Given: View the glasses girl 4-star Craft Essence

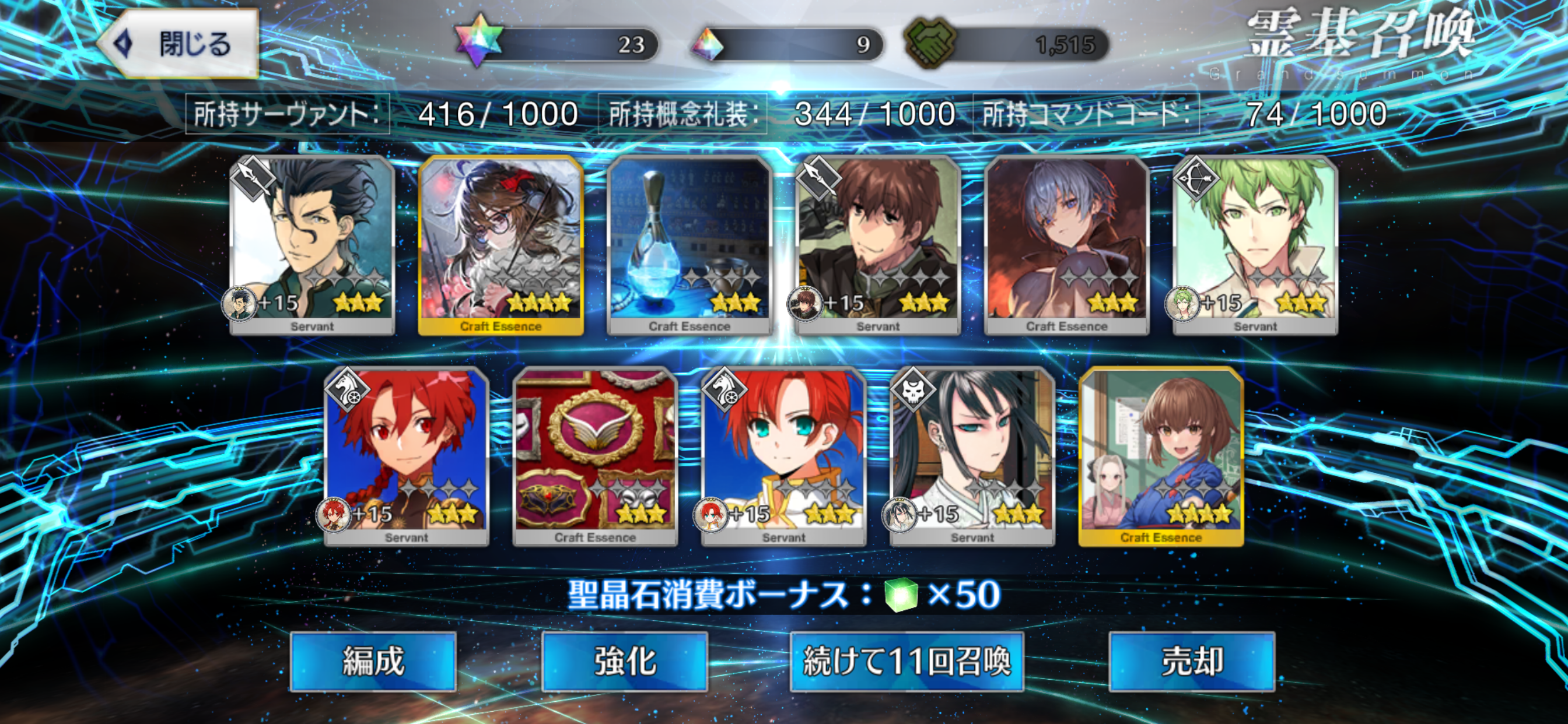Looking at the screenshot, I should (x=501, y=243).
